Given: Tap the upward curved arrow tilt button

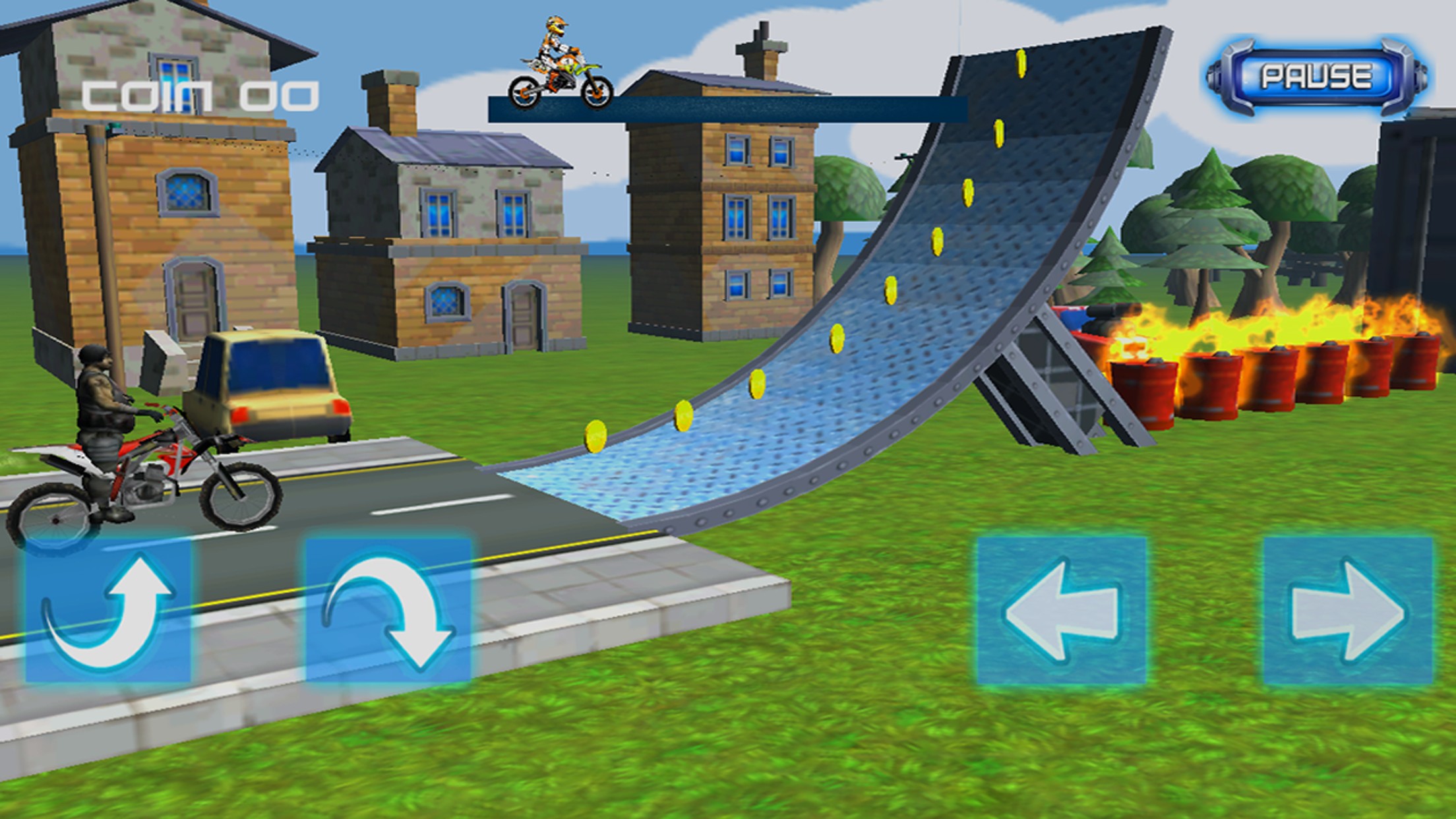Looking at the screenshot, I should tap(109, 610).
